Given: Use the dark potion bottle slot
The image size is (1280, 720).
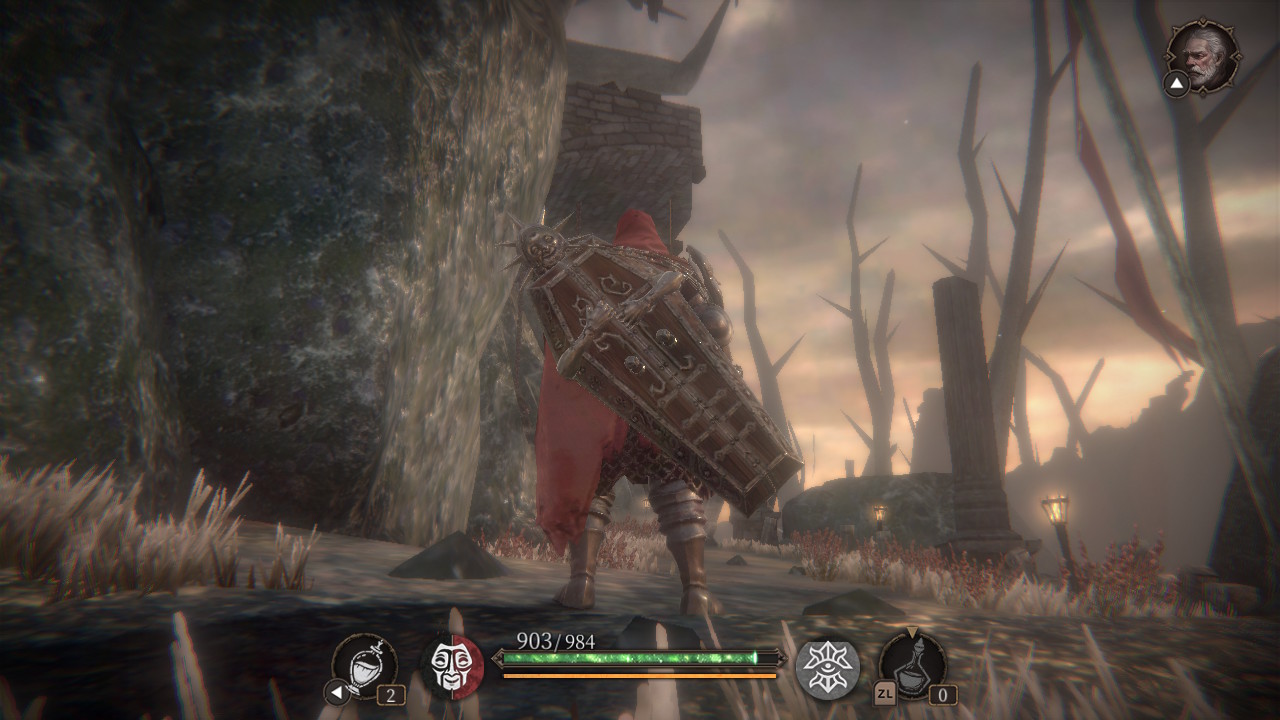Looking at the screenshot, I should pos(912,665).
